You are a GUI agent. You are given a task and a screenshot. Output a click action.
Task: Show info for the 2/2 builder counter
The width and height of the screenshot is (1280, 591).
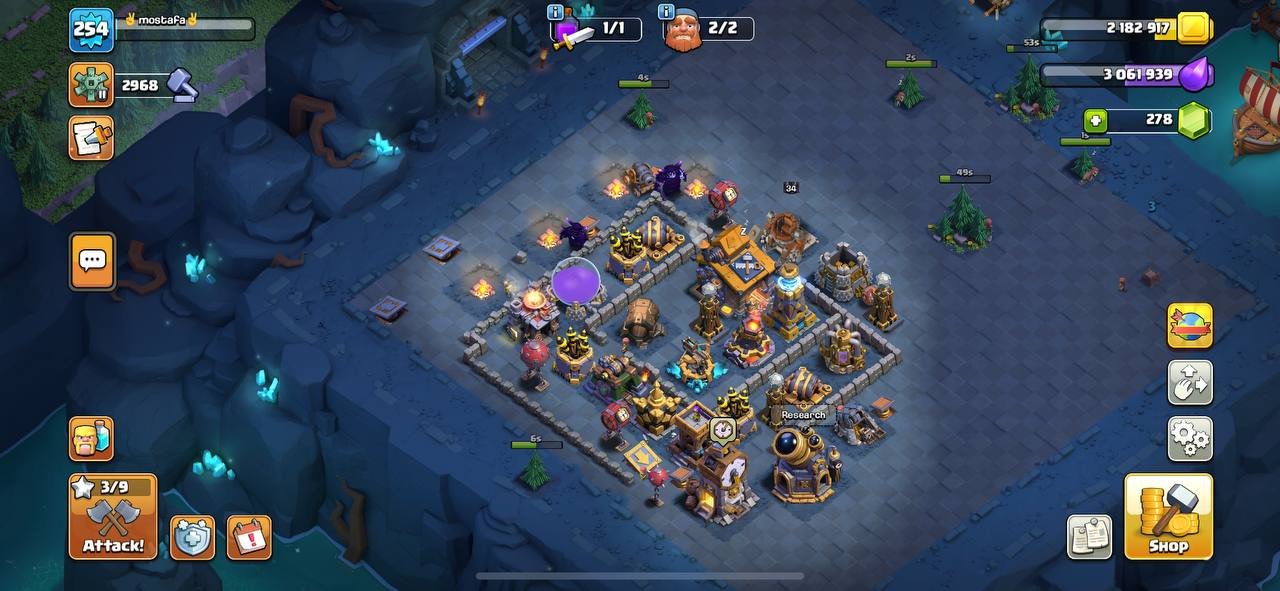point(666,13)
